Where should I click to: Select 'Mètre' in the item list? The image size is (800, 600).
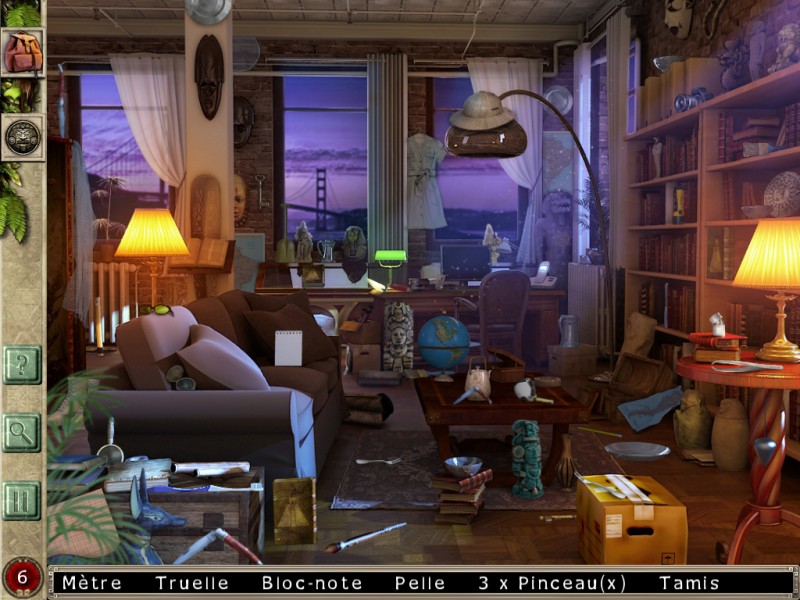pos(91,583)
